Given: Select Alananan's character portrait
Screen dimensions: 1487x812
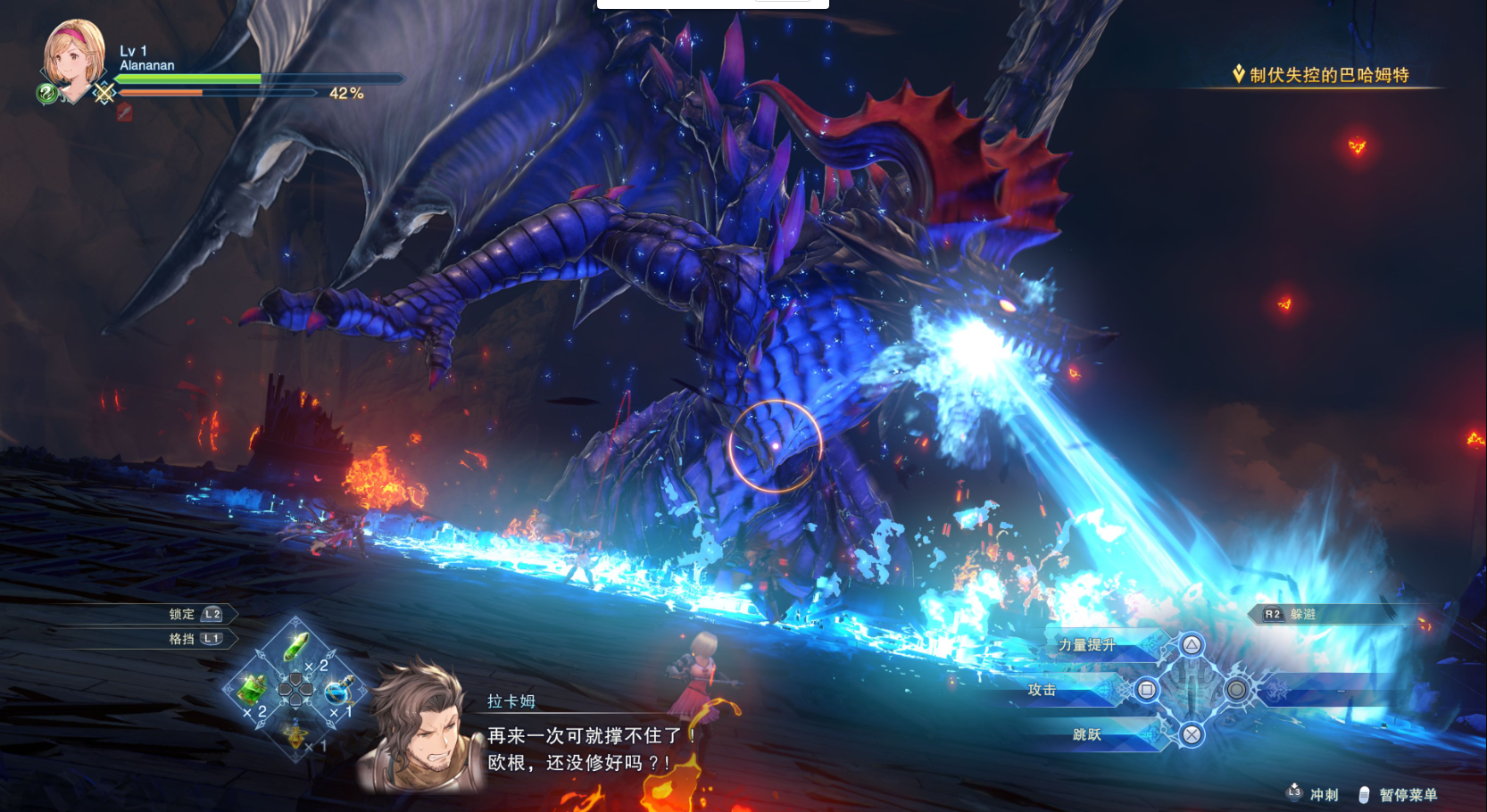Looking at the screenshot, I should tap(73, 55).
